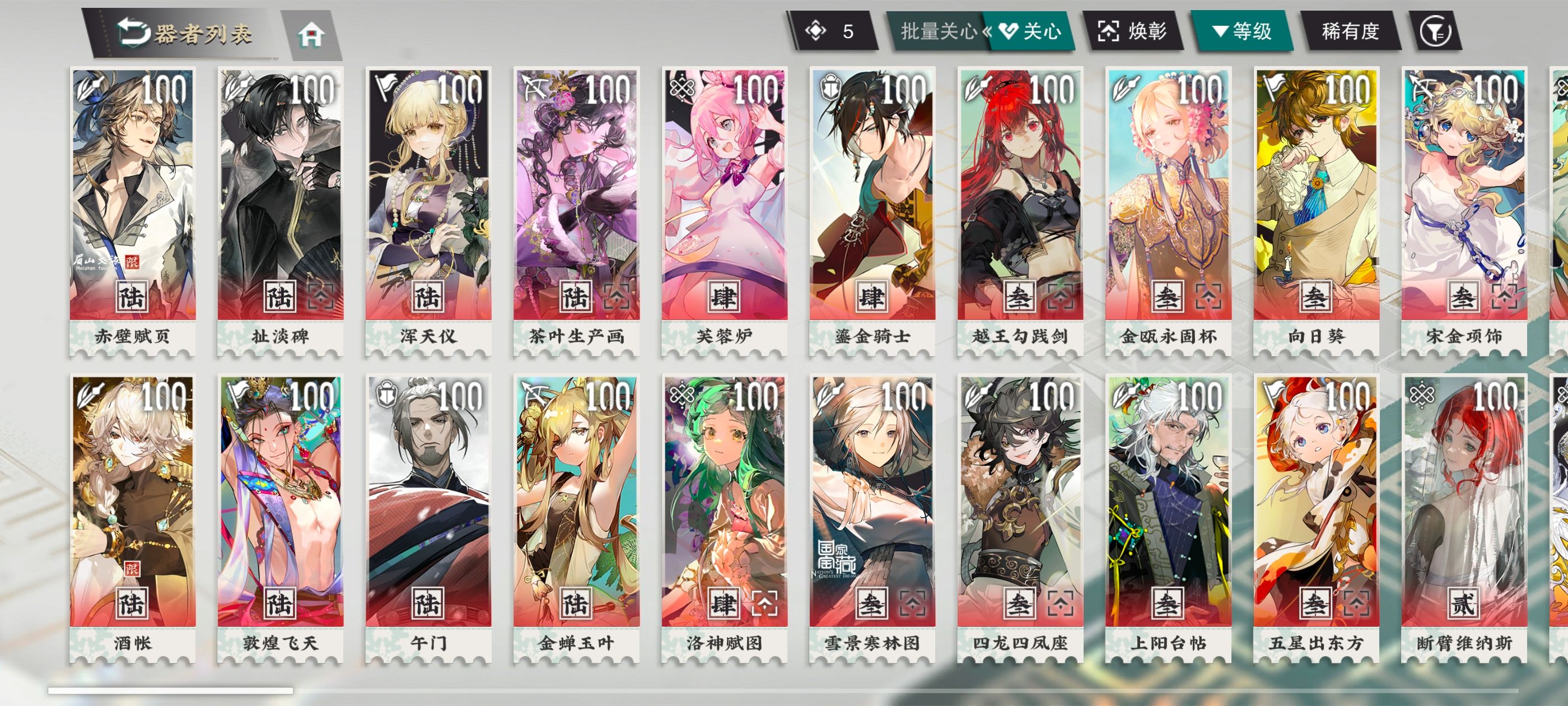Sort the list by 等级
Image resolution: width=1568 pixels, height=706 pixels.
(1242, 31)
